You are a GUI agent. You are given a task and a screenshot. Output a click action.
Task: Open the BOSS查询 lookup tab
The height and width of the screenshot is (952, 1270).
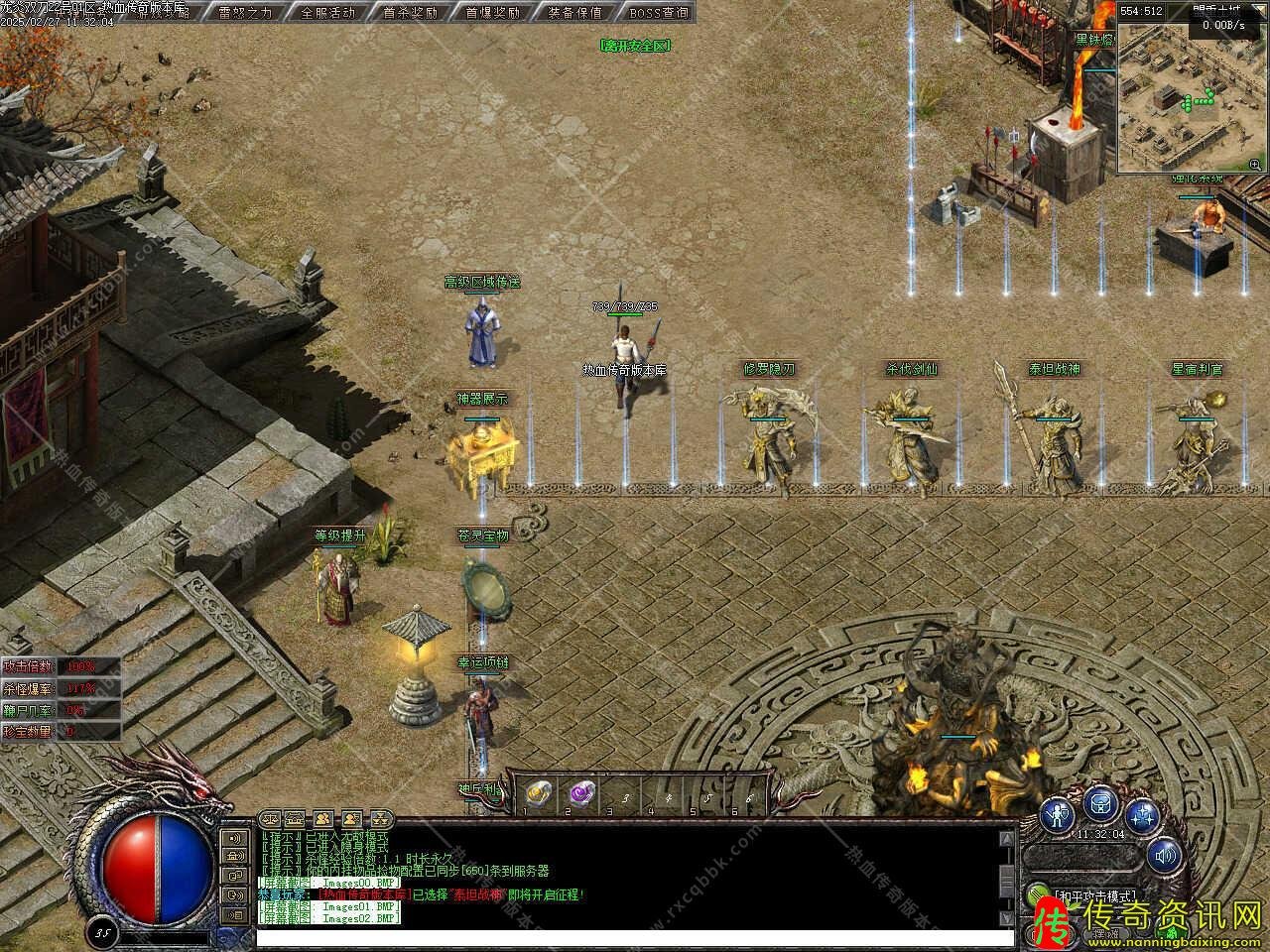[x=658, y=13]
